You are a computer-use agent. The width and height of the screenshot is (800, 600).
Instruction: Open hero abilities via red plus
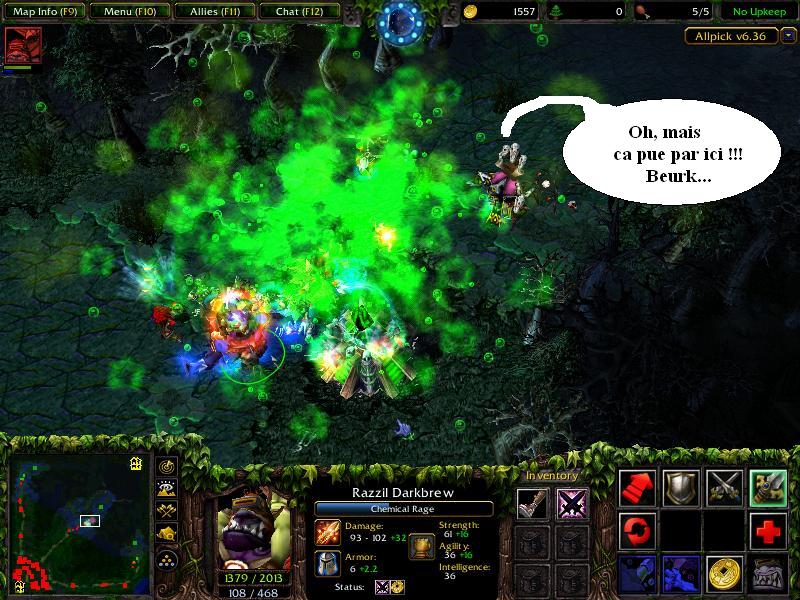(x=768, y=529)
